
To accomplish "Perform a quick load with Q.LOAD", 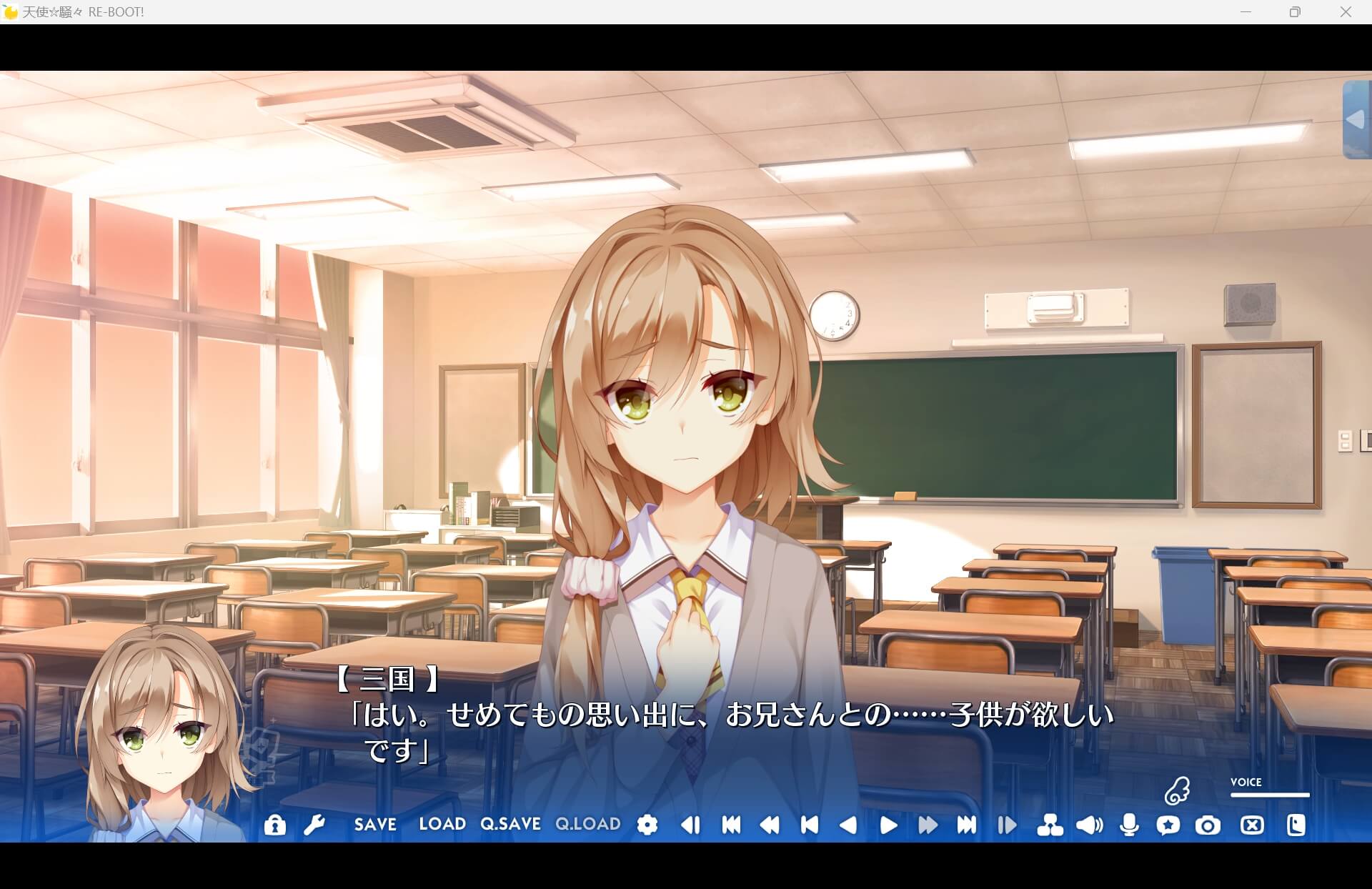I will point(587,825).
